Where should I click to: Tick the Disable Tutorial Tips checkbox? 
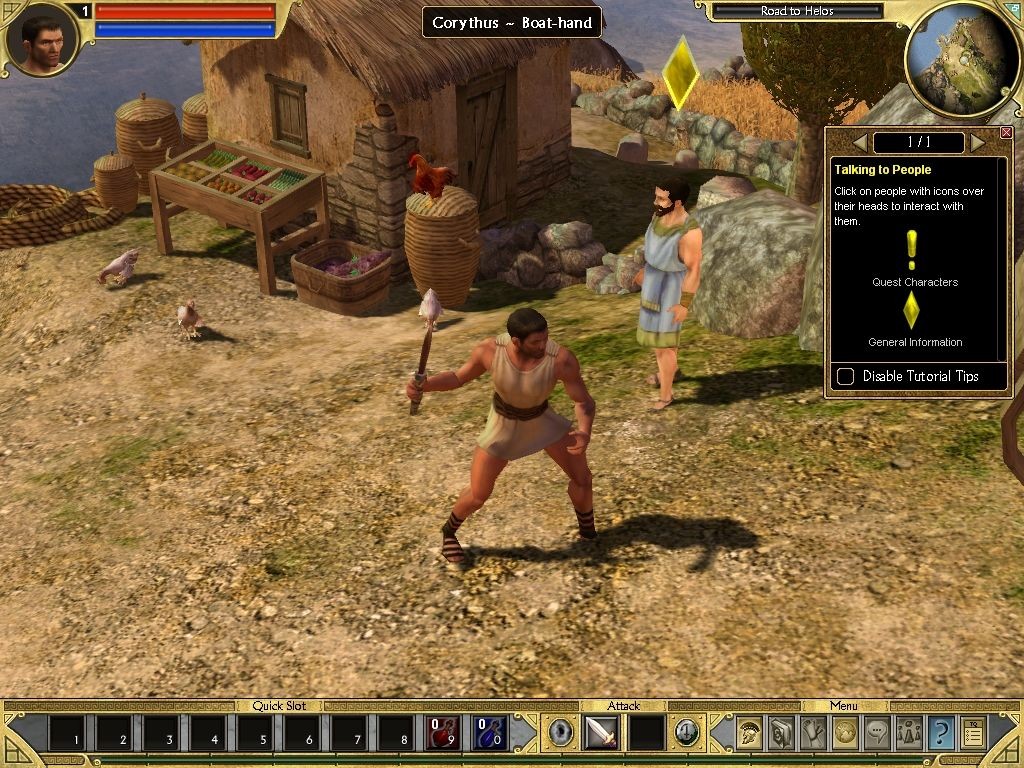(846, 376)
